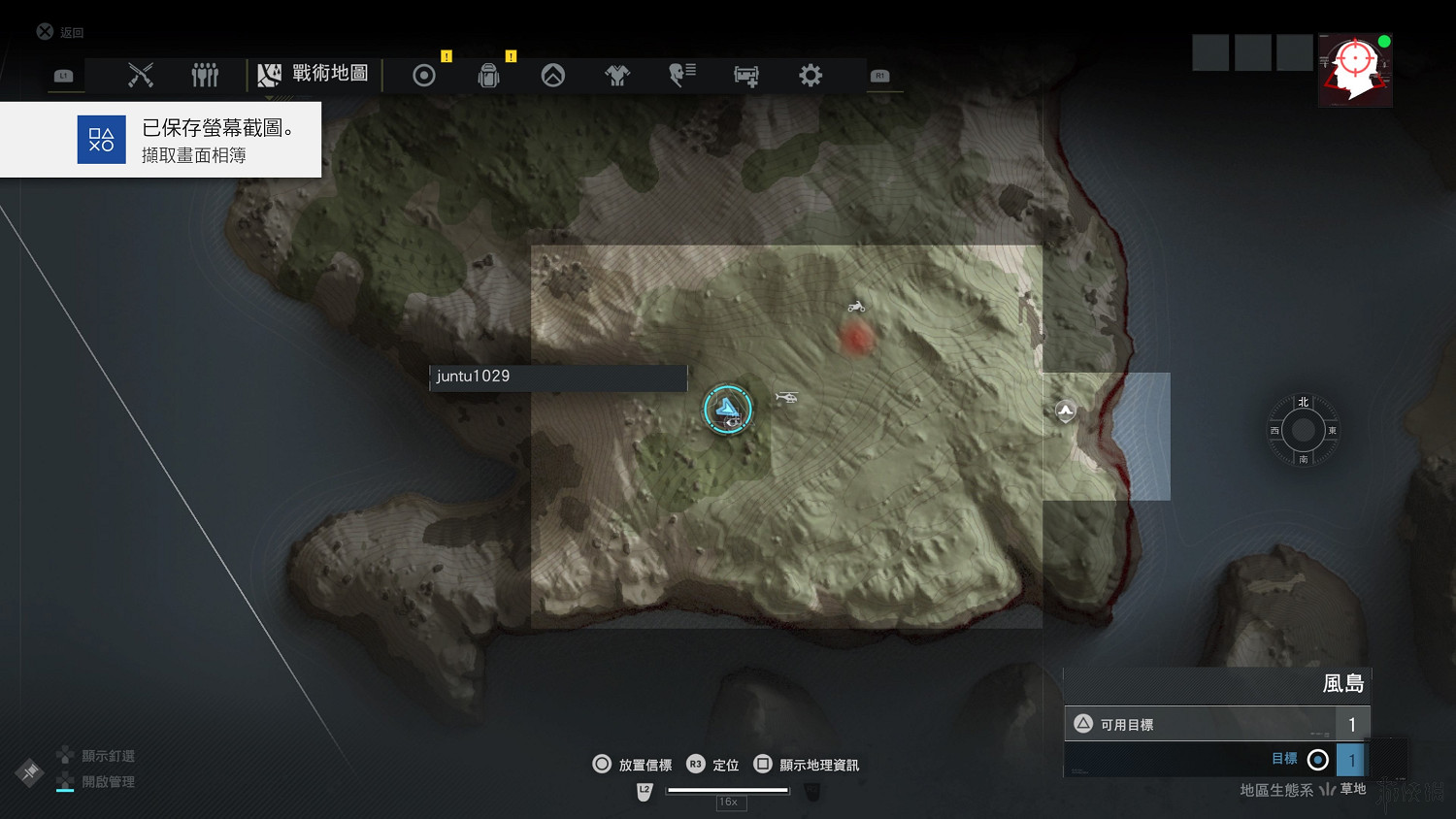The width and height of the screenshot is (1456, 819).
Task: Open the shirt customization tab
Action: click(617, 76)
